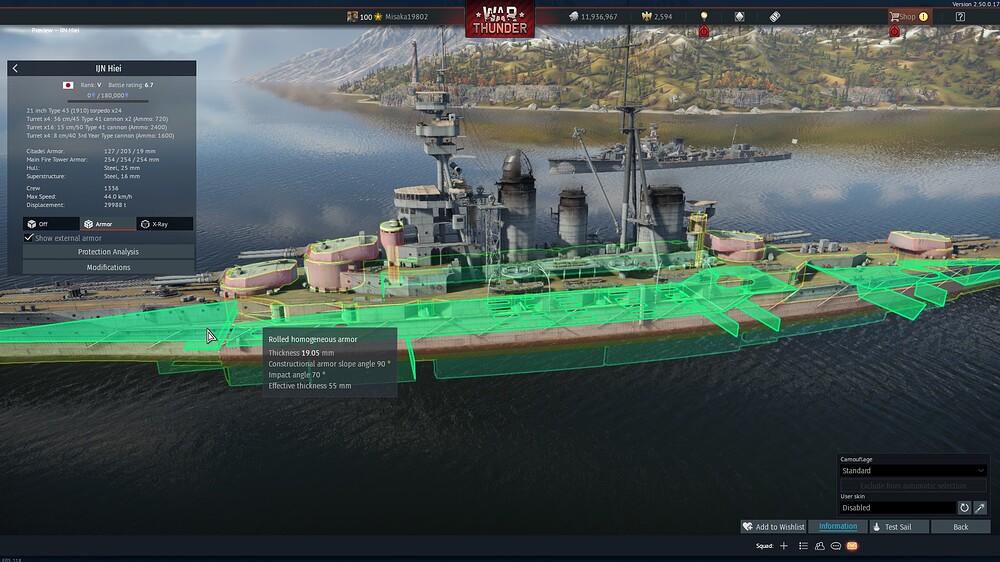Open the Modifications screen
This screenshot has width=1000, height=562.
[x=108, y=267]
